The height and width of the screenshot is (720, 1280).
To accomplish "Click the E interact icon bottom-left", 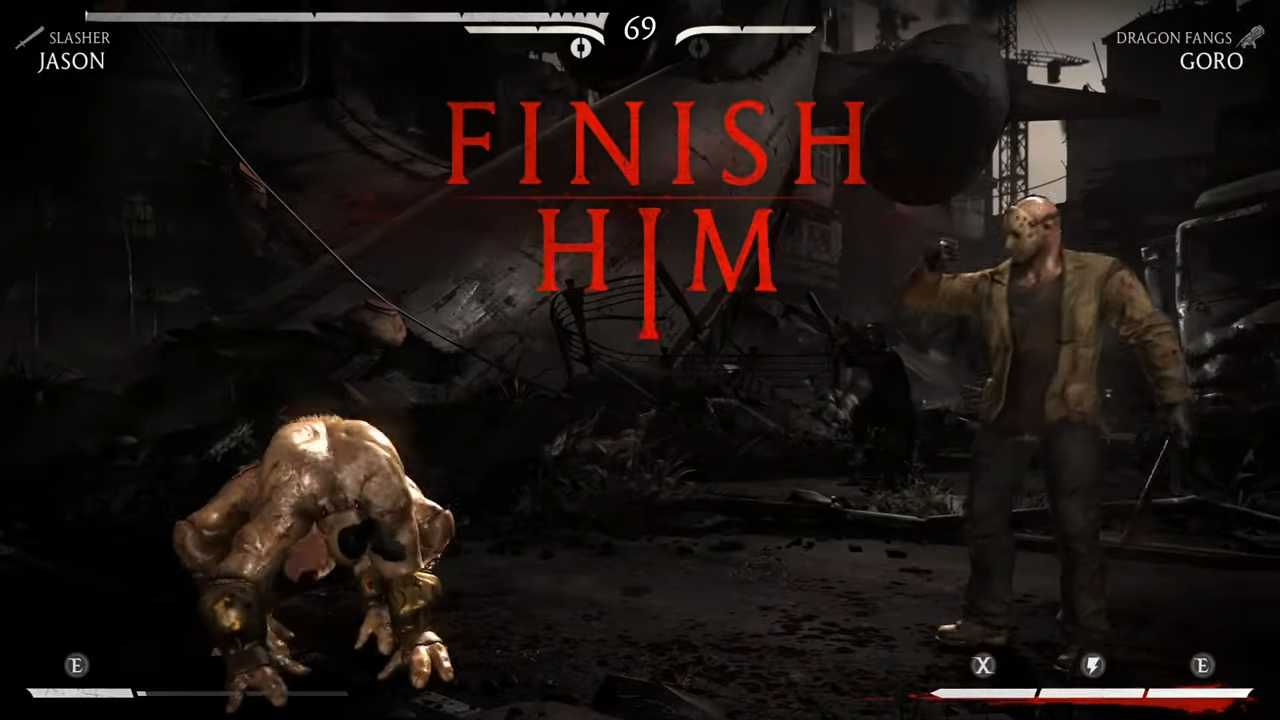I will (x=76, y=666).
